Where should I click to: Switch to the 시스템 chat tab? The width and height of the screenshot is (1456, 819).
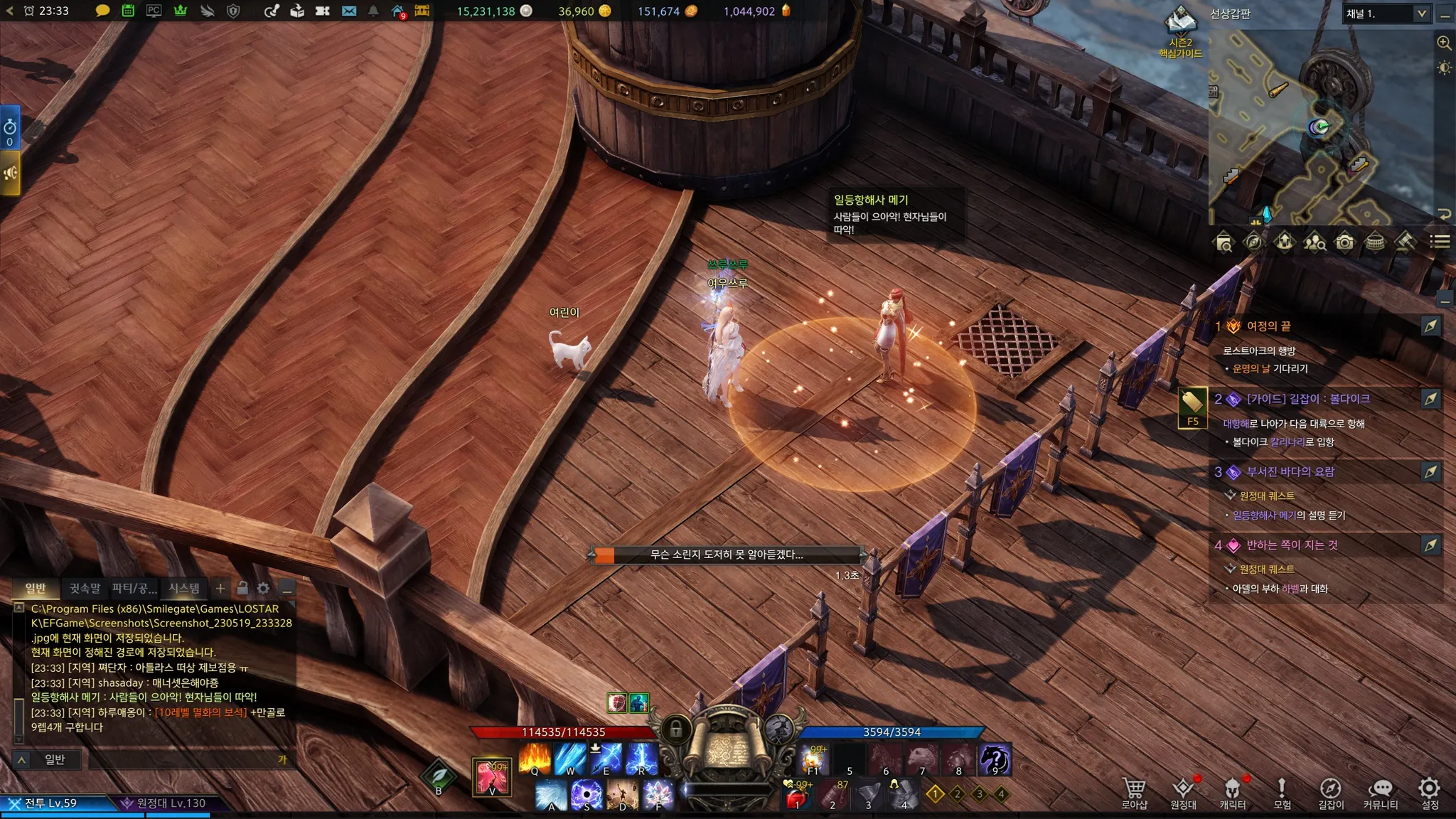tap(184, 588)
